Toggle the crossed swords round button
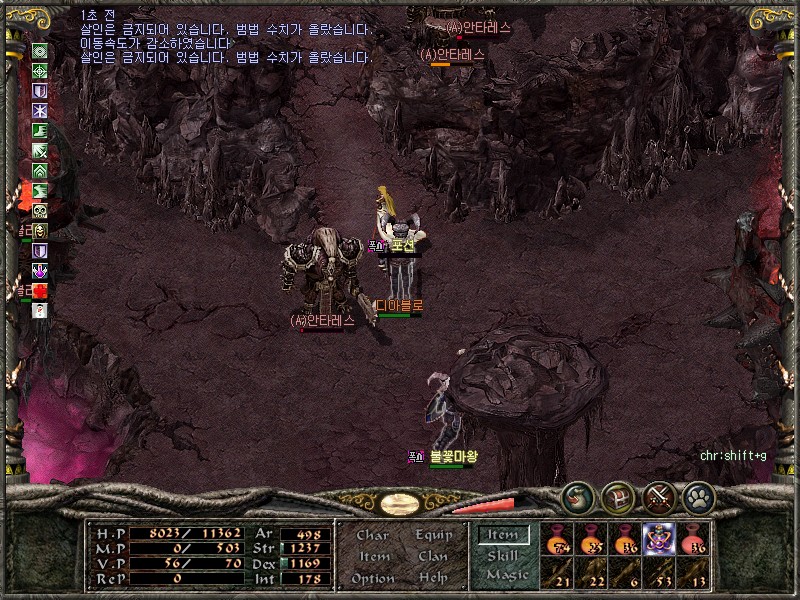The height and width of the screenshot is (600, 800). 659,496
